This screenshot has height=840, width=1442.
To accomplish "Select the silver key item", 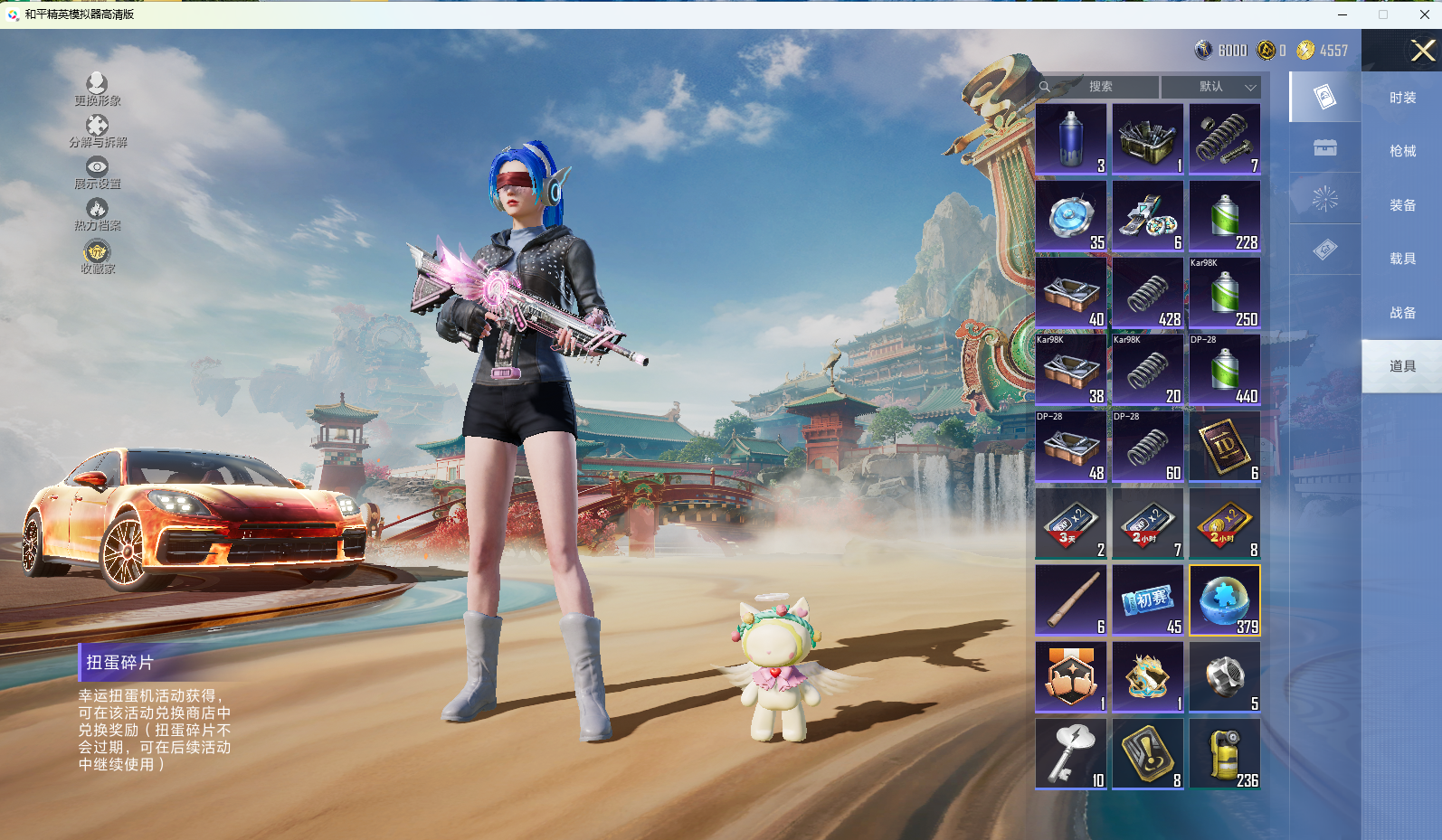I will (x=1071, y=754).
